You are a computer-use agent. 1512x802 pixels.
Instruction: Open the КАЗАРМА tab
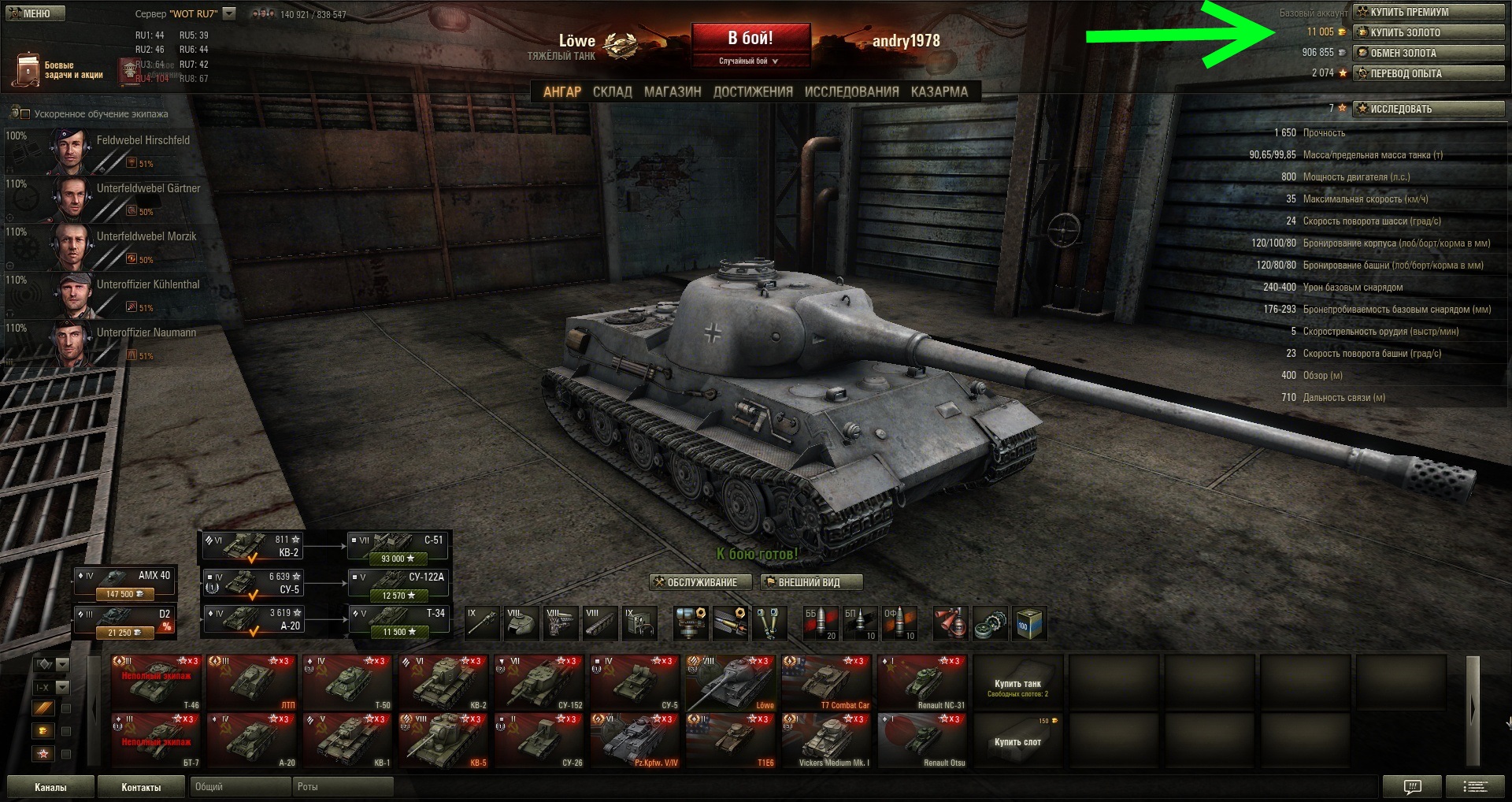pos(939,91)
